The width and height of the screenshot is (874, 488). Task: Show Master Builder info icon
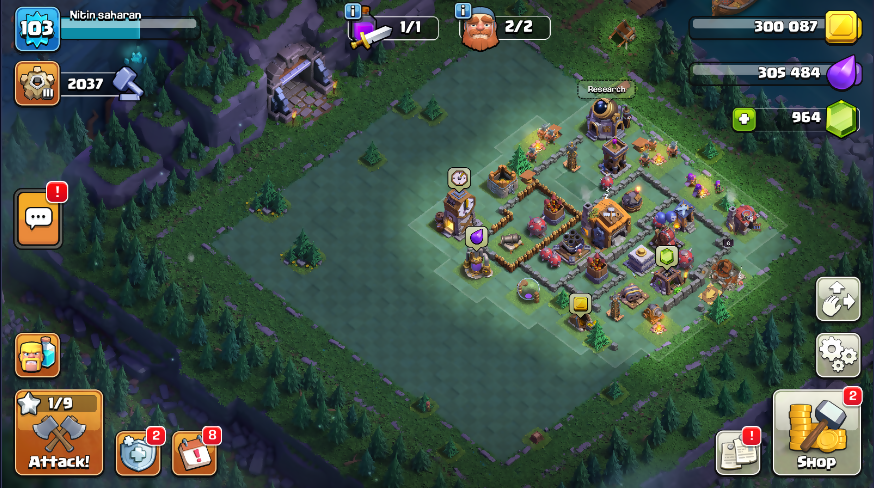point(463,10)
